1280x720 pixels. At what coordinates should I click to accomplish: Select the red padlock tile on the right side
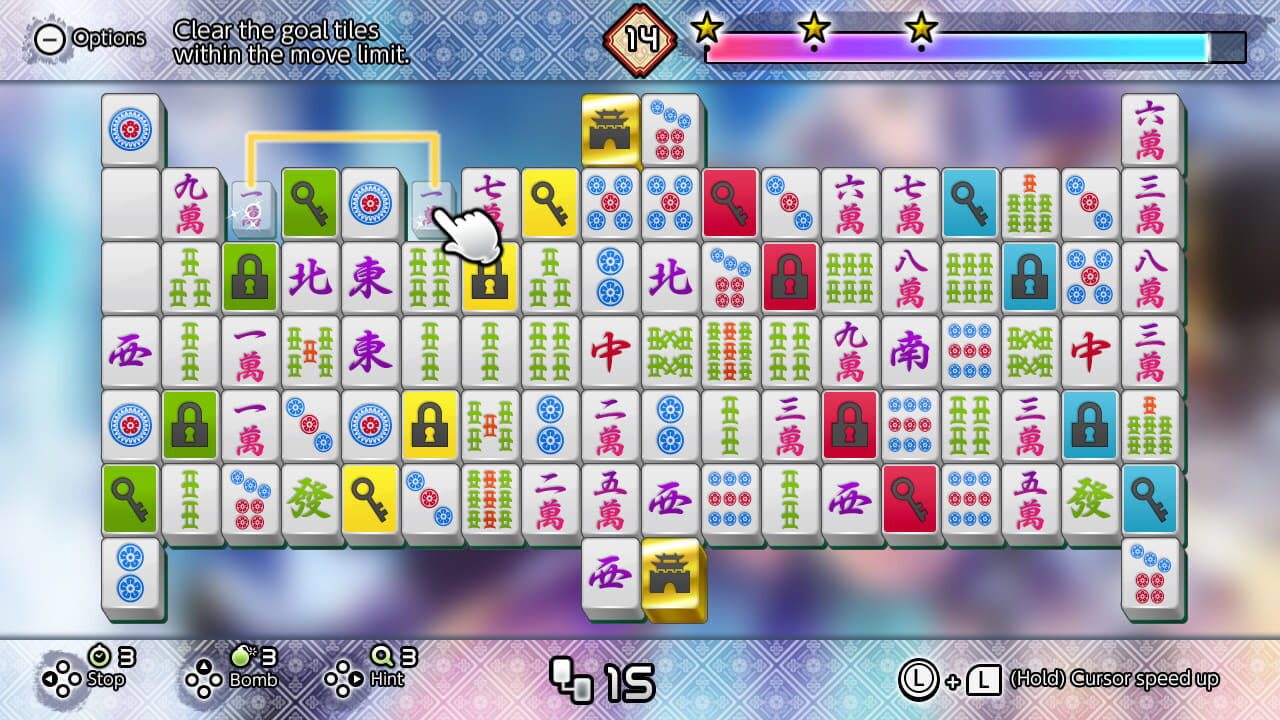tap(849, 424)
